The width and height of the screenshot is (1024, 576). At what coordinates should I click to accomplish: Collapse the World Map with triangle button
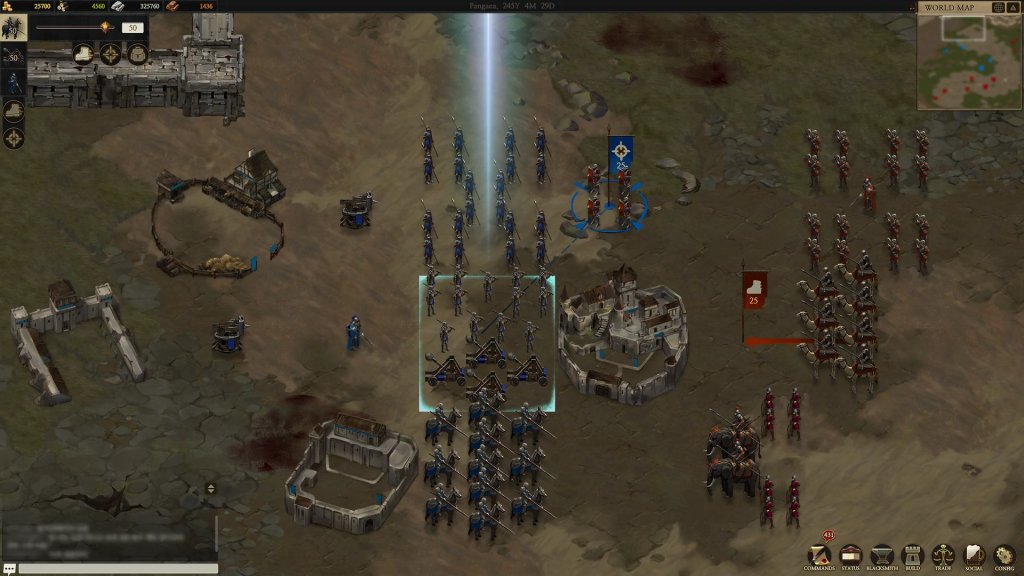coord(1014,8)
